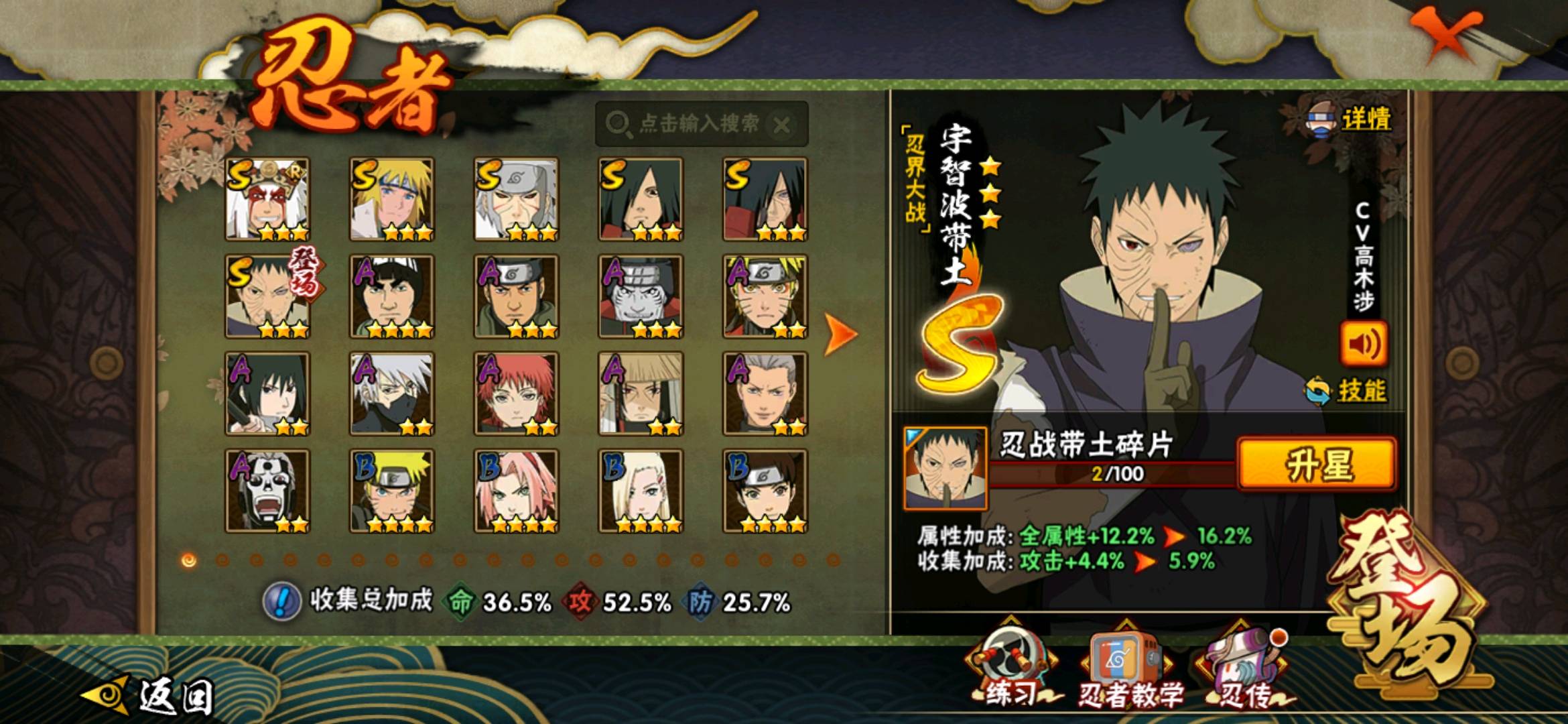Open 练习 practice mode
This screenshot has width=1568, height=724.
(x=1010, y=670)
